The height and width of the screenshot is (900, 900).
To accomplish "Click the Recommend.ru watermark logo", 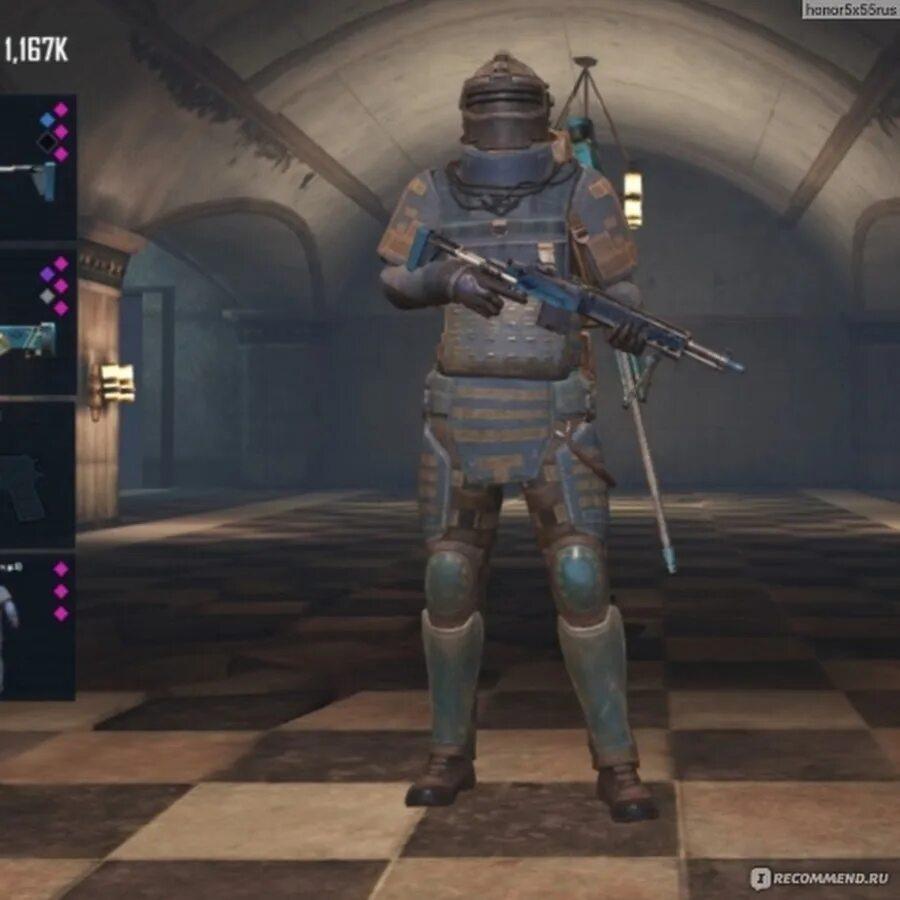I will click(x=819, y=878).
